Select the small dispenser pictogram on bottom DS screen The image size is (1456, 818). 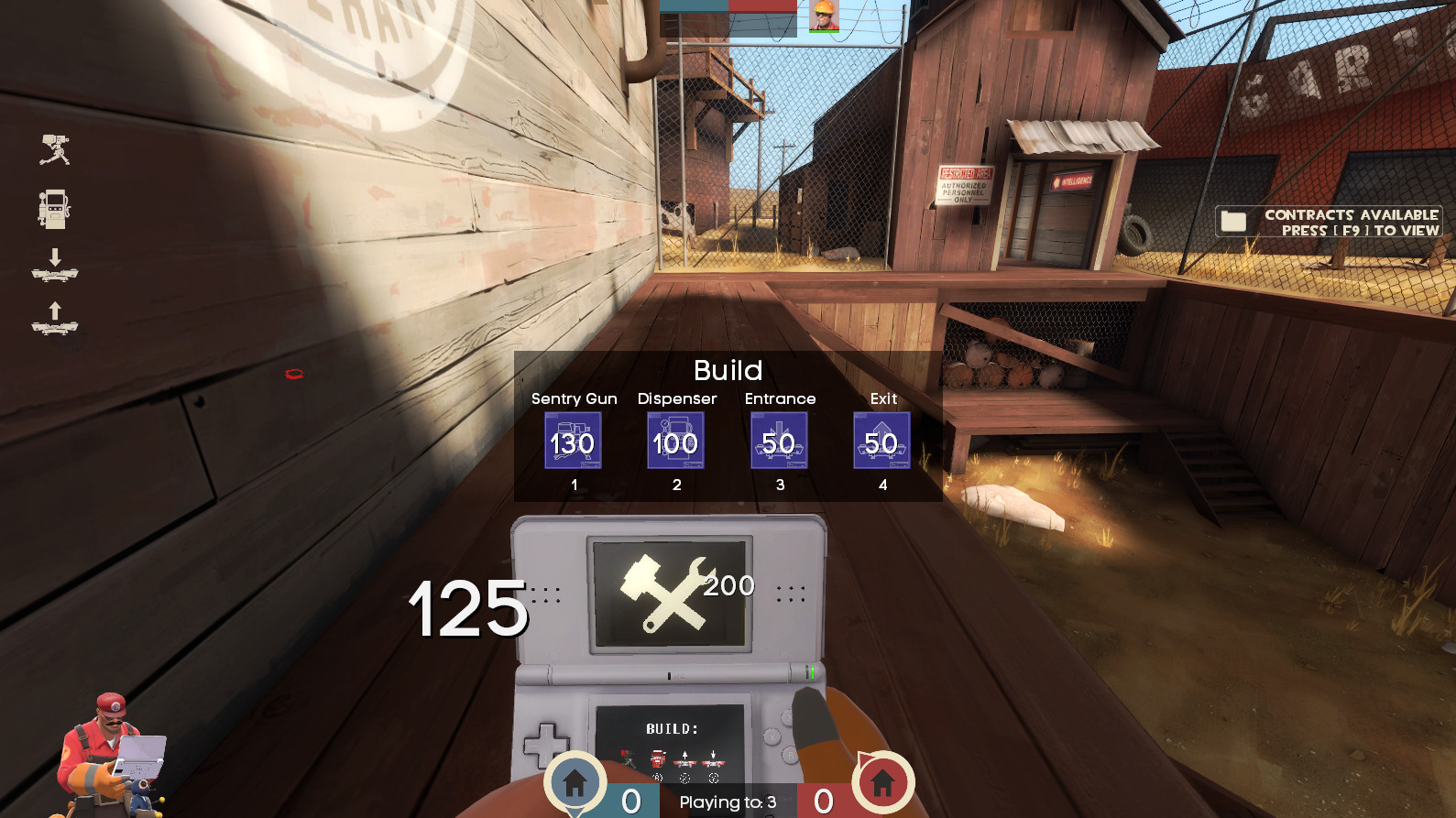[658, 759]
